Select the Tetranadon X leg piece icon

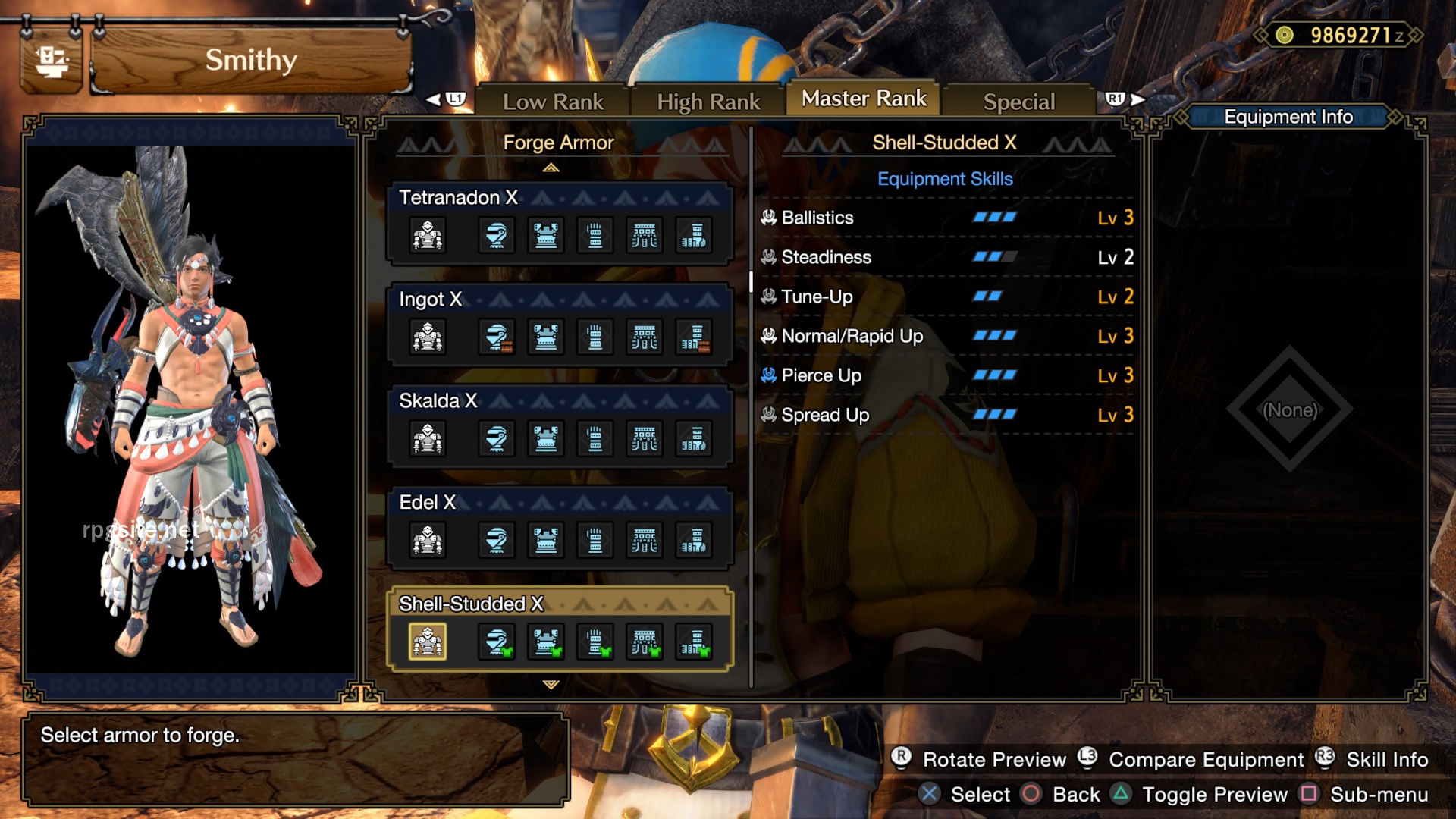point(694,235)
